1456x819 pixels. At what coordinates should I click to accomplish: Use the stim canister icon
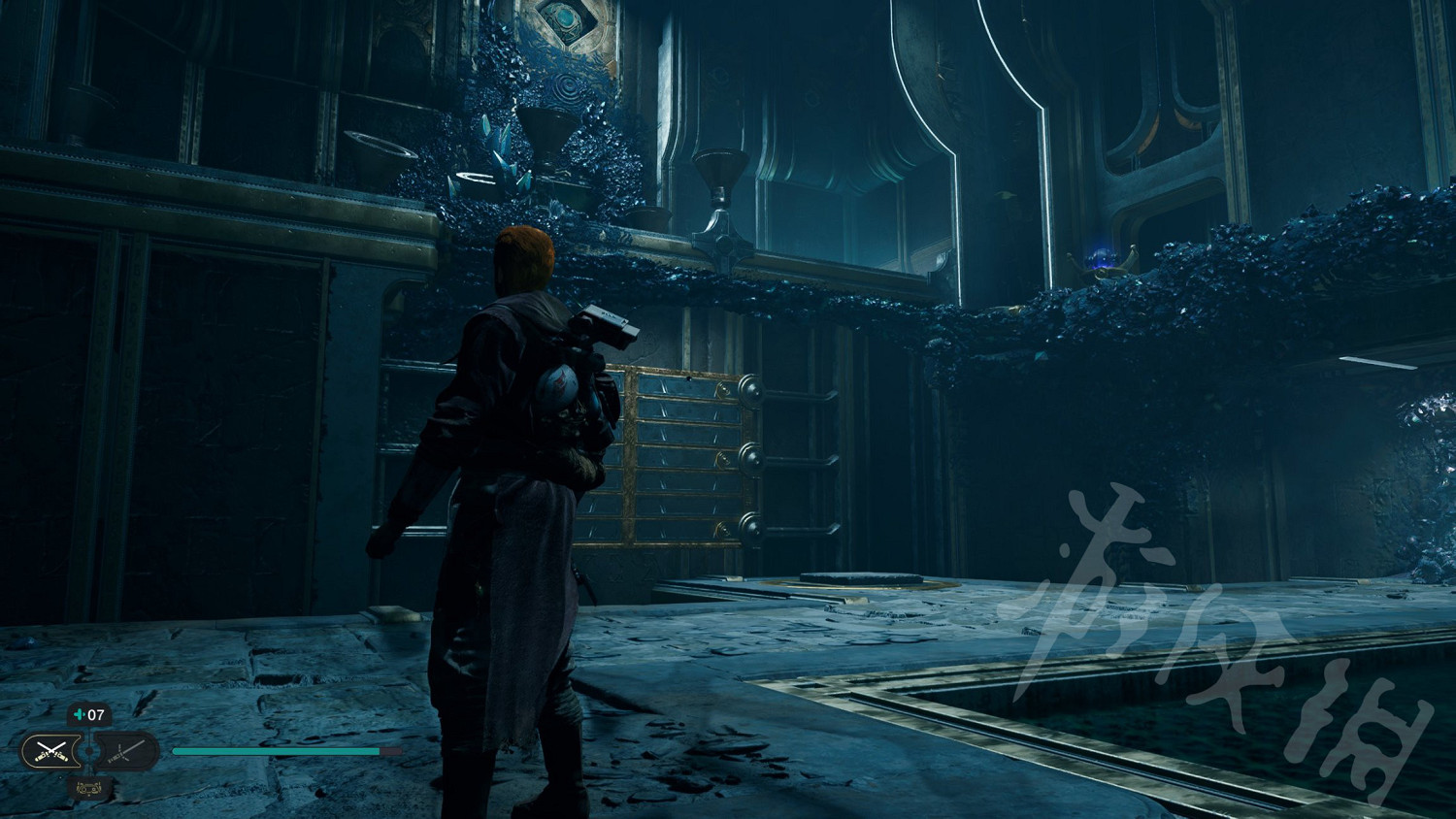pyautogui.click(x=80, y=716)
